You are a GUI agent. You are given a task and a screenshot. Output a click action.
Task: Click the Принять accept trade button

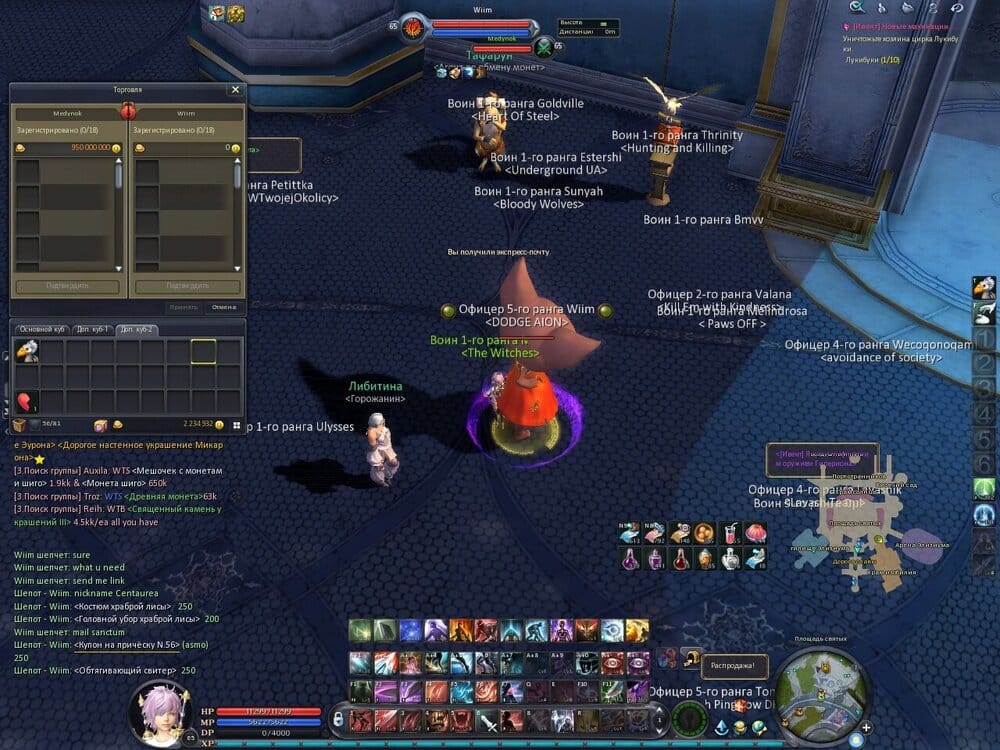click(x=183, y=307)
